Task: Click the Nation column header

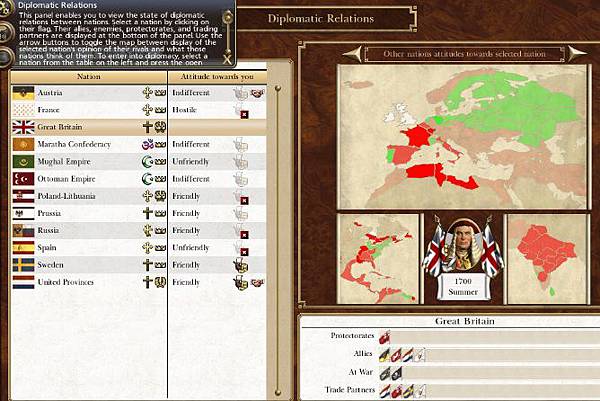Action: [x=87, y=75]
